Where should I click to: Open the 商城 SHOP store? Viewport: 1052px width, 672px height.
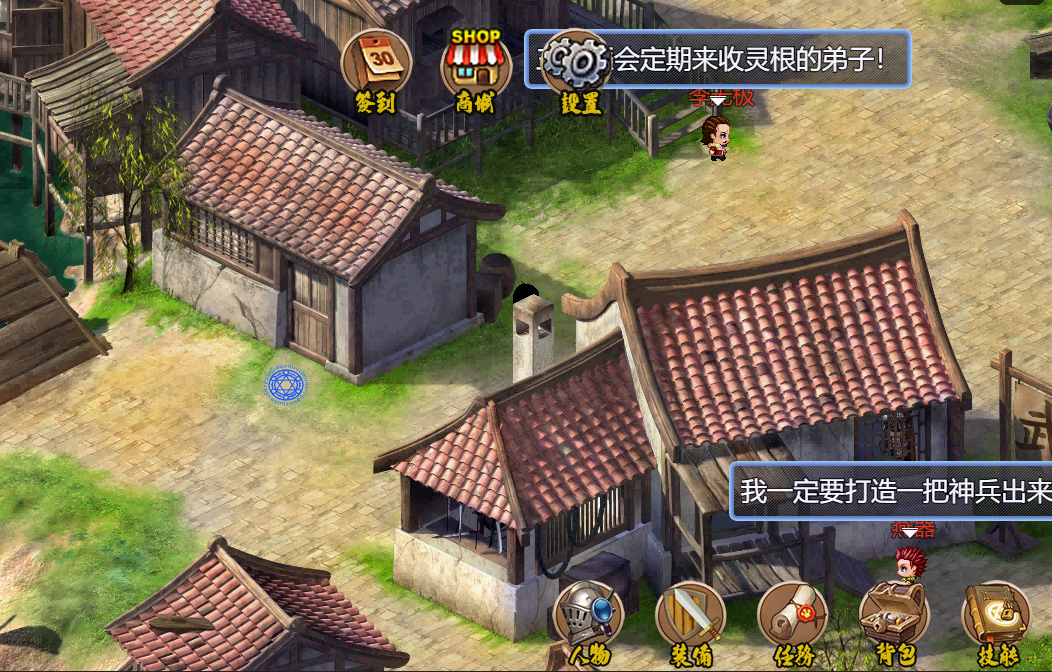[476, 67]
